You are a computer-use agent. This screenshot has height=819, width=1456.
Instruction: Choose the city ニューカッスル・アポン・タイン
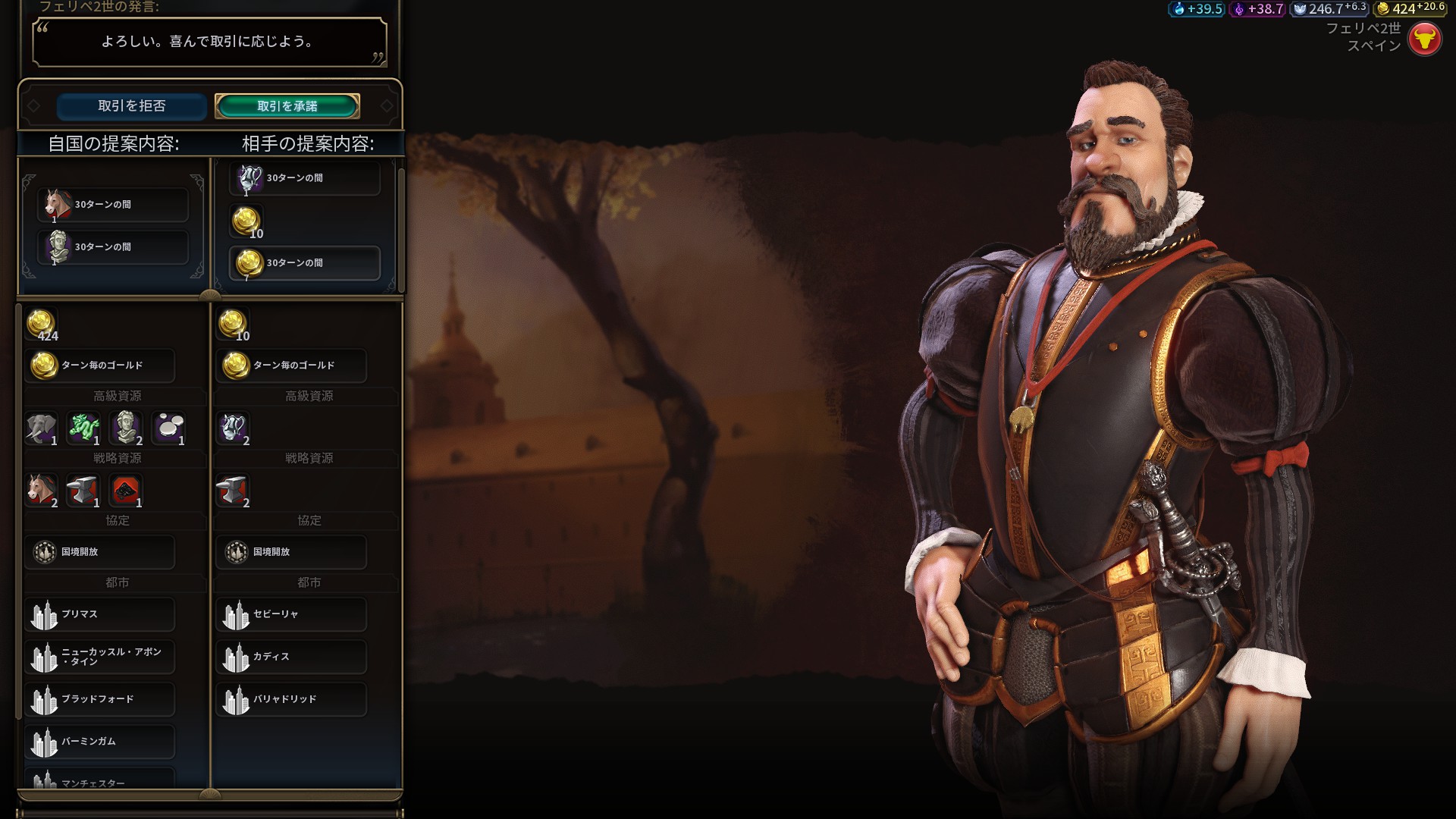tap(100, 657)
